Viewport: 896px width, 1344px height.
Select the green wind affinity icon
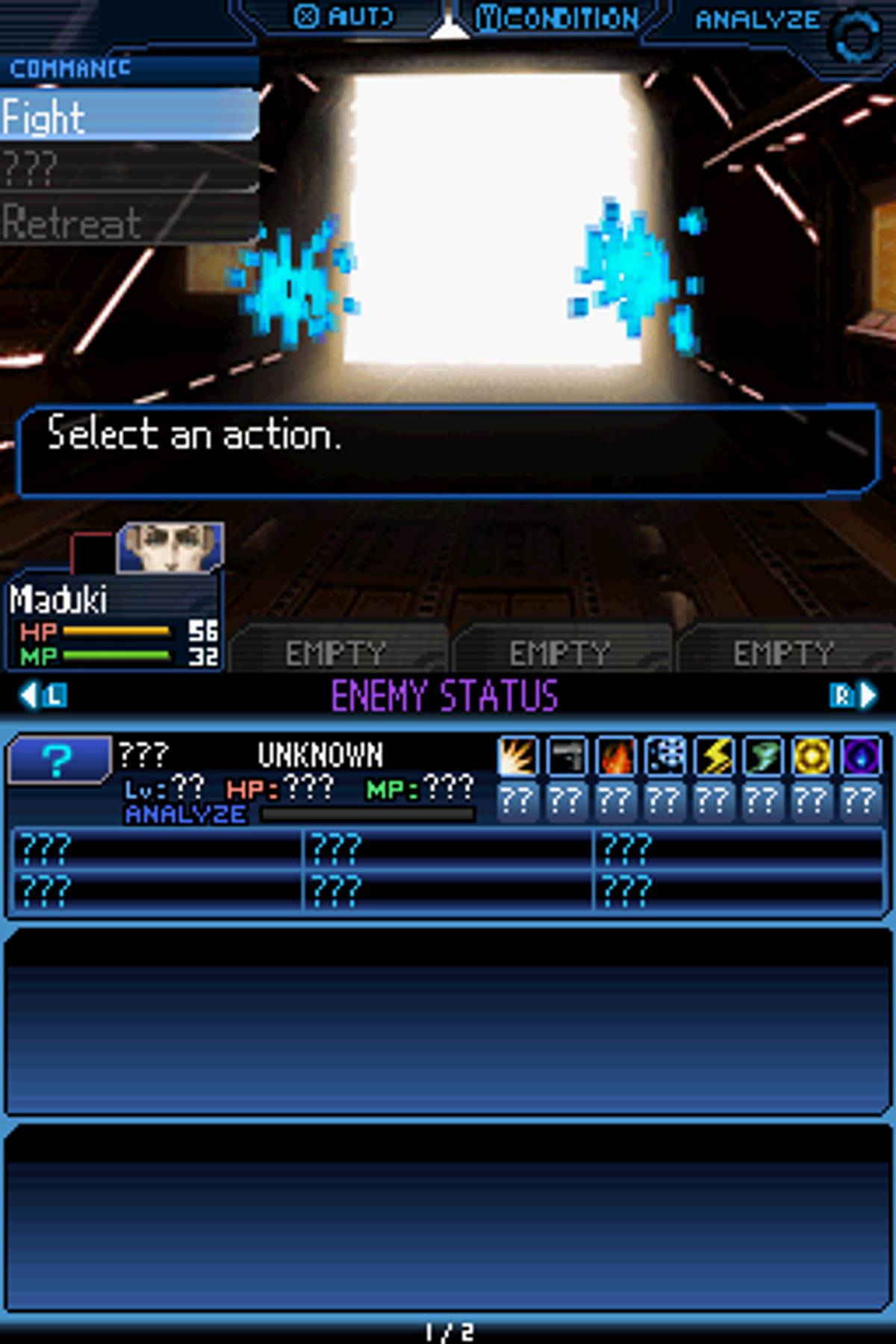(763, 756)
